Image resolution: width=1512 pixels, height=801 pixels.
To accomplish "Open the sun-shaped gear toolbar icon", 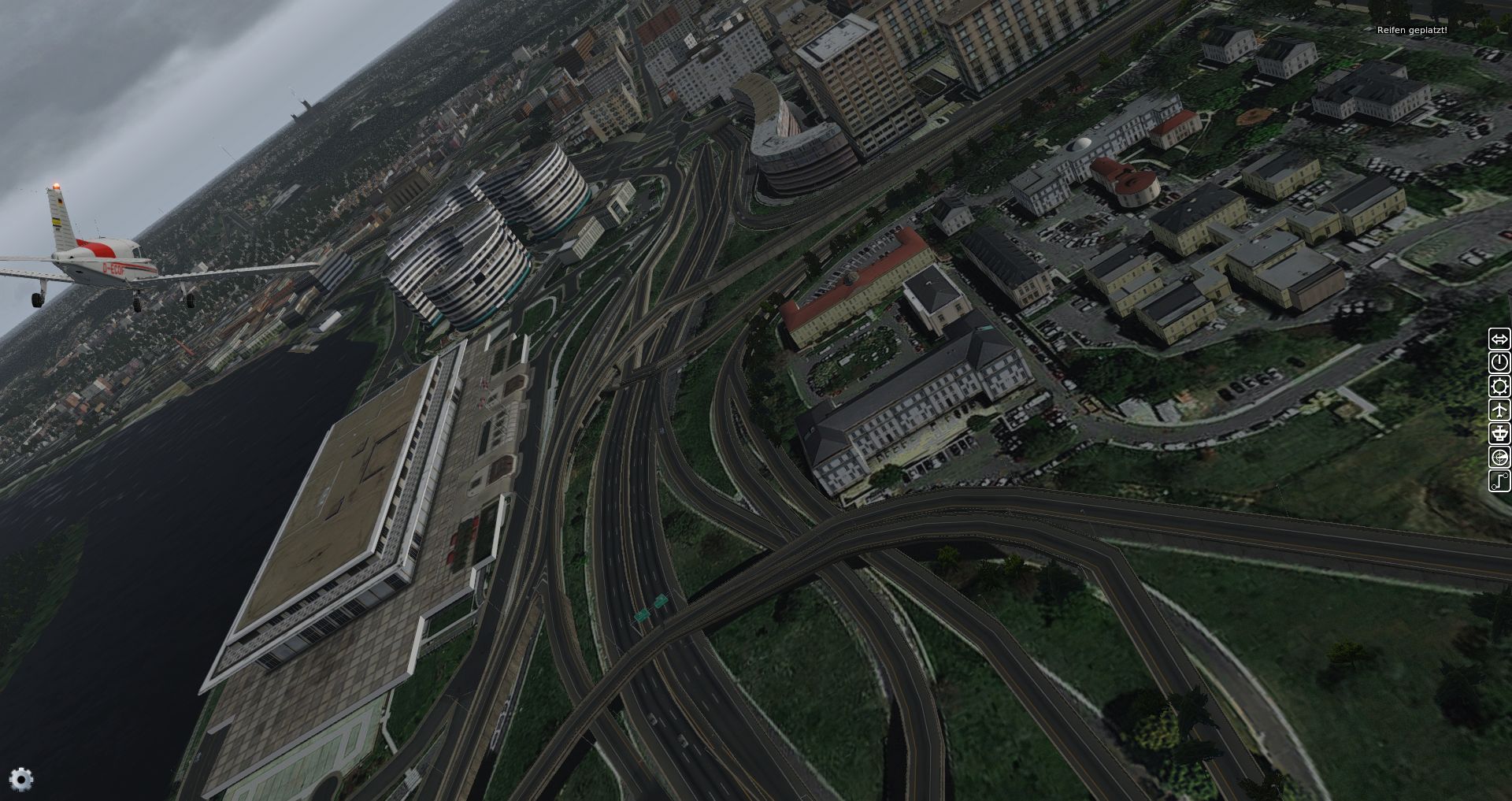I will coord(1499,386).
